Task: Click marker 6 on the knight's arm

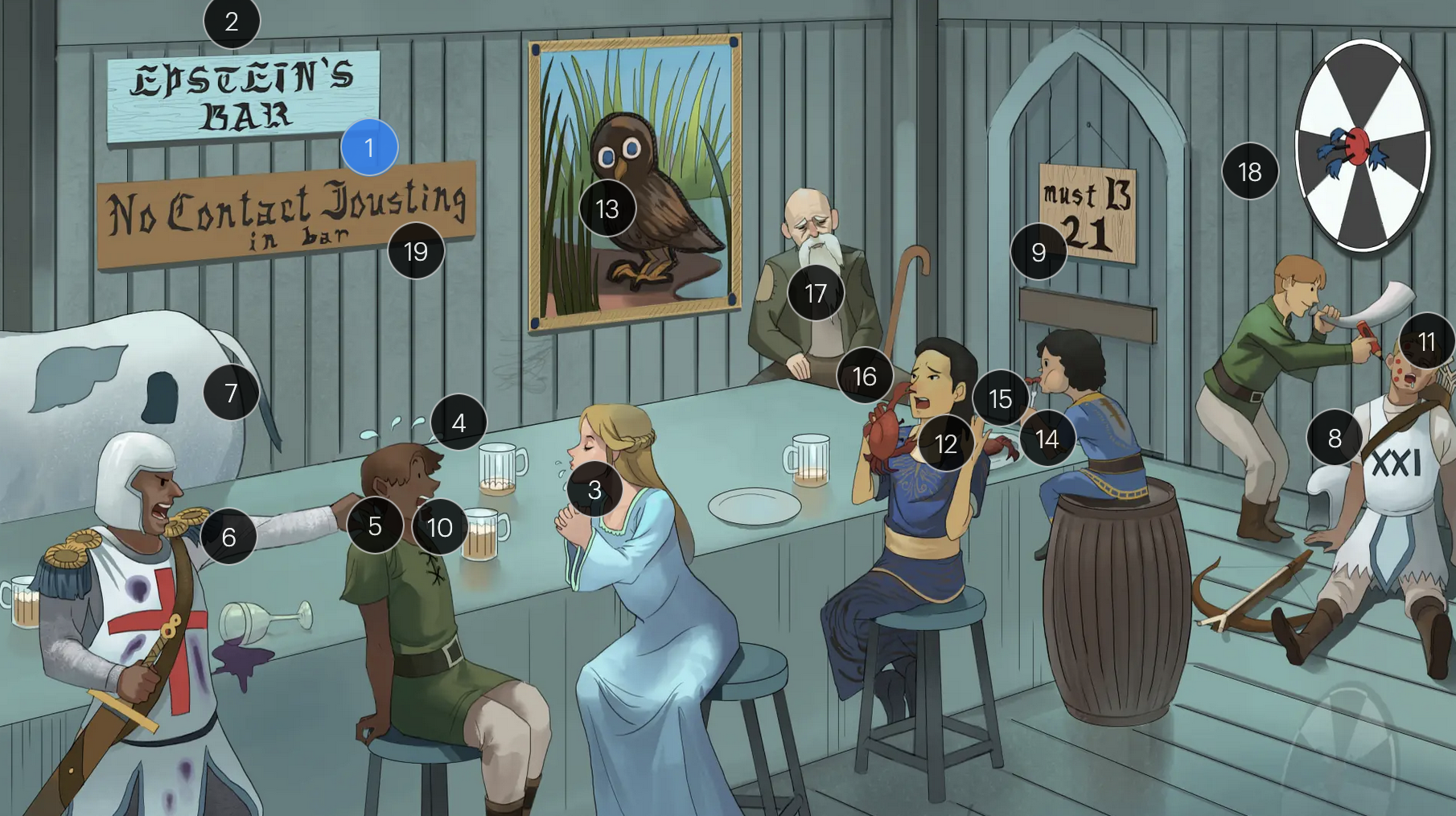Action: click(x=228, y=537)
